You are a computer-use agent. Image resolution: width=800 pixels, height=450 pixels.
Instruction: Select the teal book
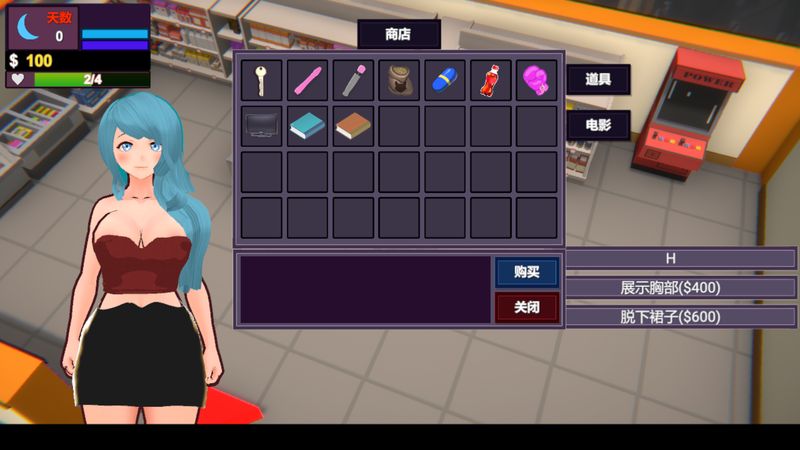(307, 126)
